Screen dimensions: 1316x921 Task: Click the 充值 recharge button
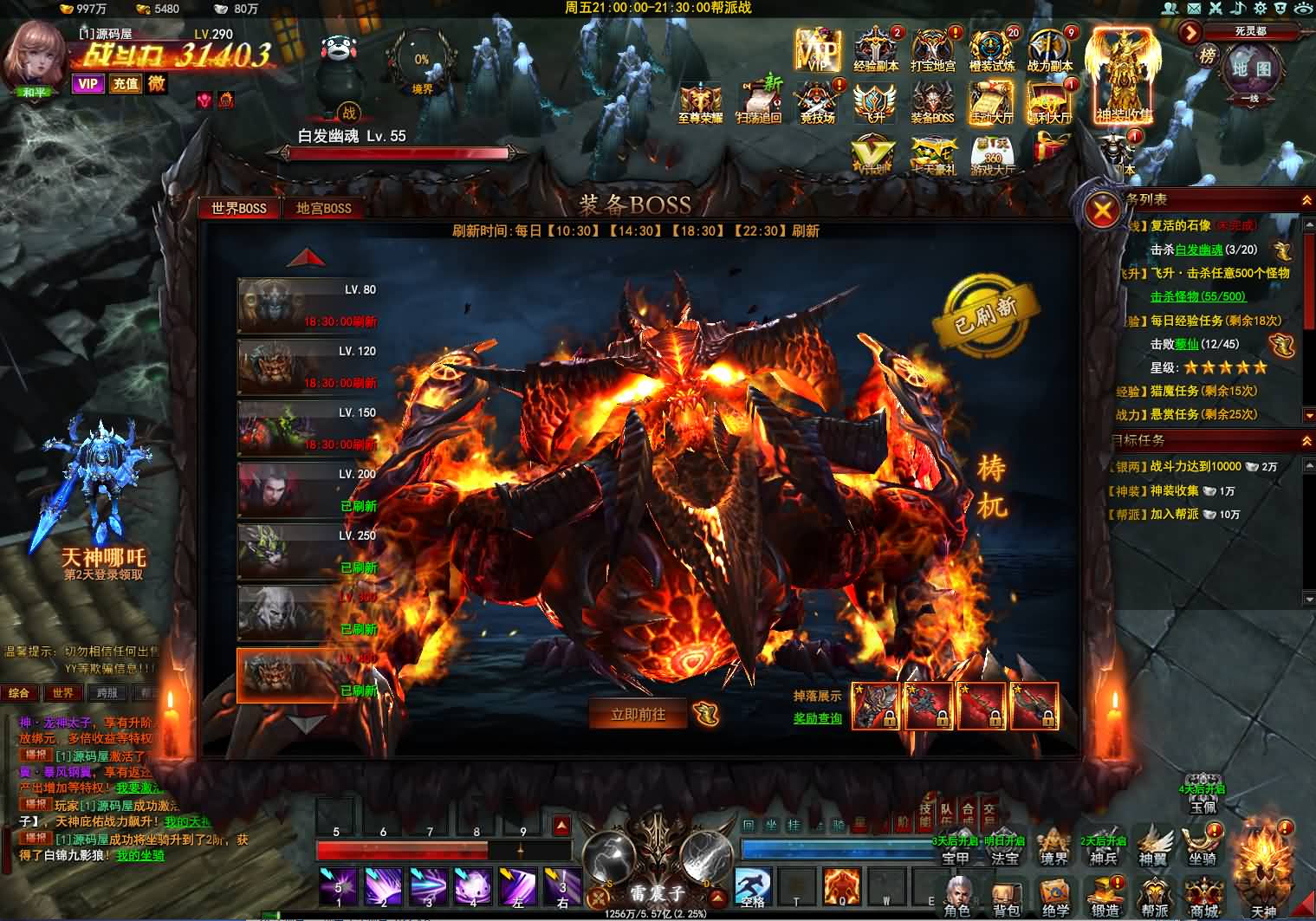pos(126,84)
